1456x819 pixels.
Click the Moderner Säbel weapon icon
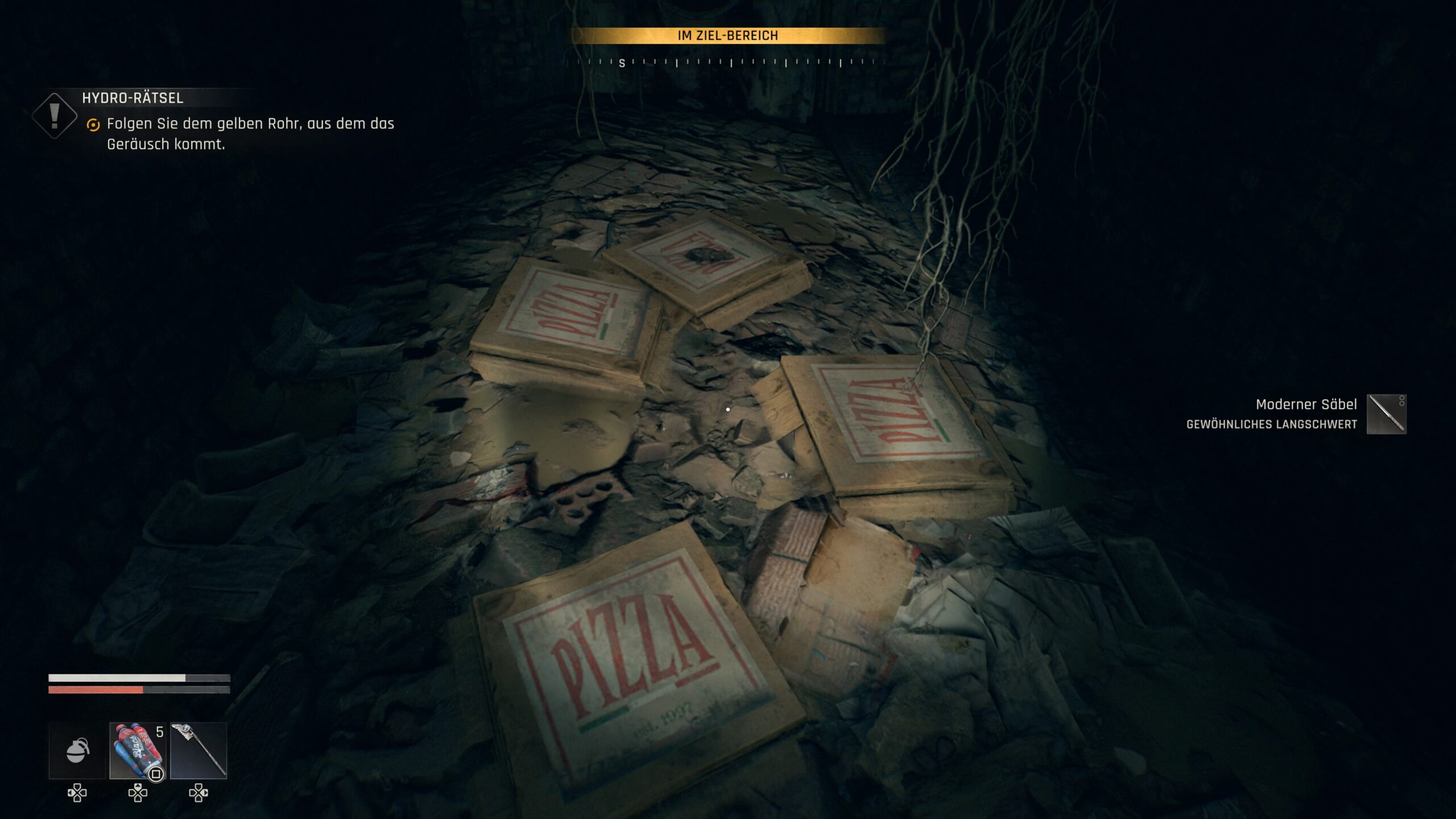click(x=1386, y=414)
